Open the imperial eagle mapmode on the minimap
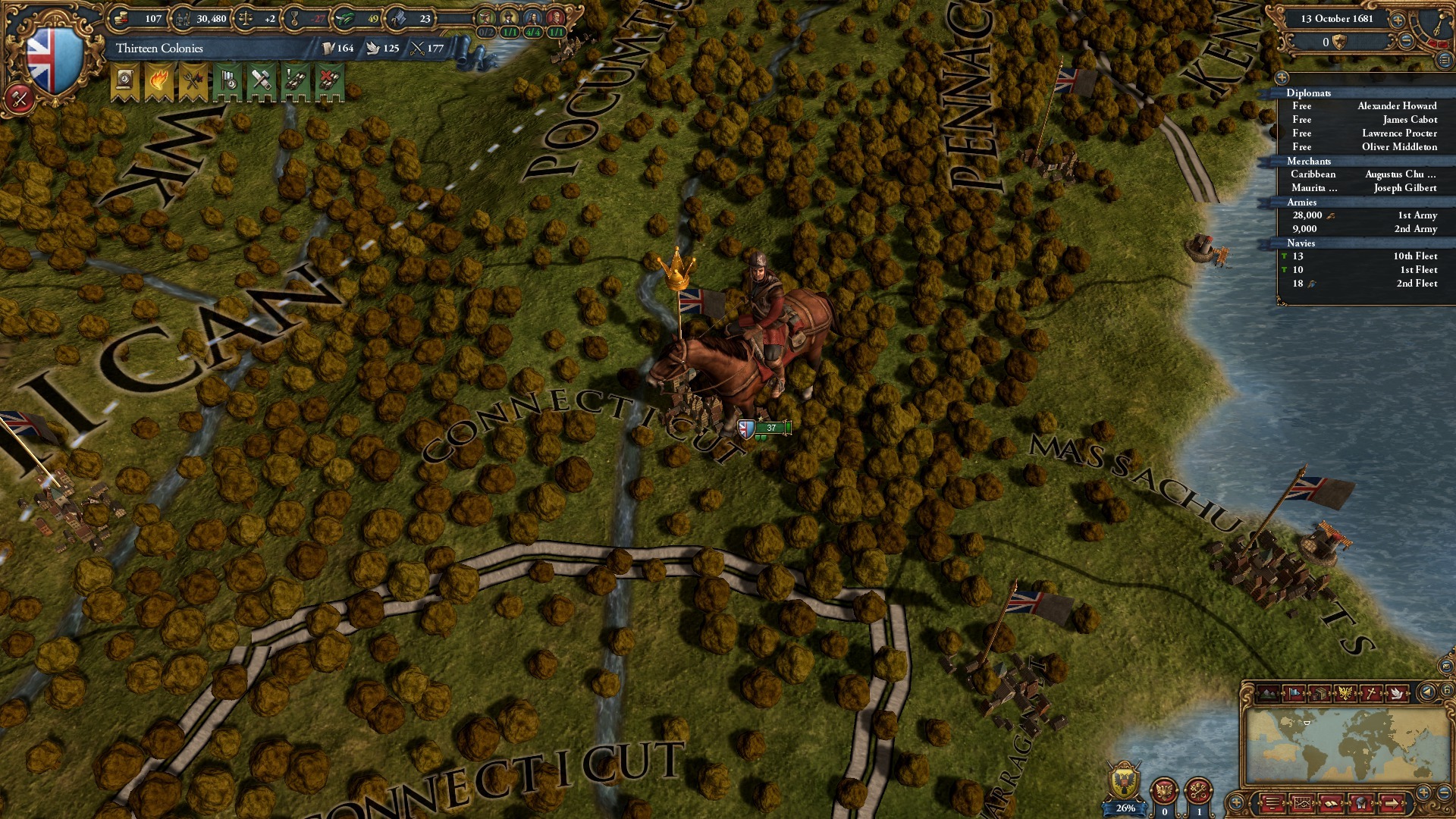 [x=1345, y=692]
